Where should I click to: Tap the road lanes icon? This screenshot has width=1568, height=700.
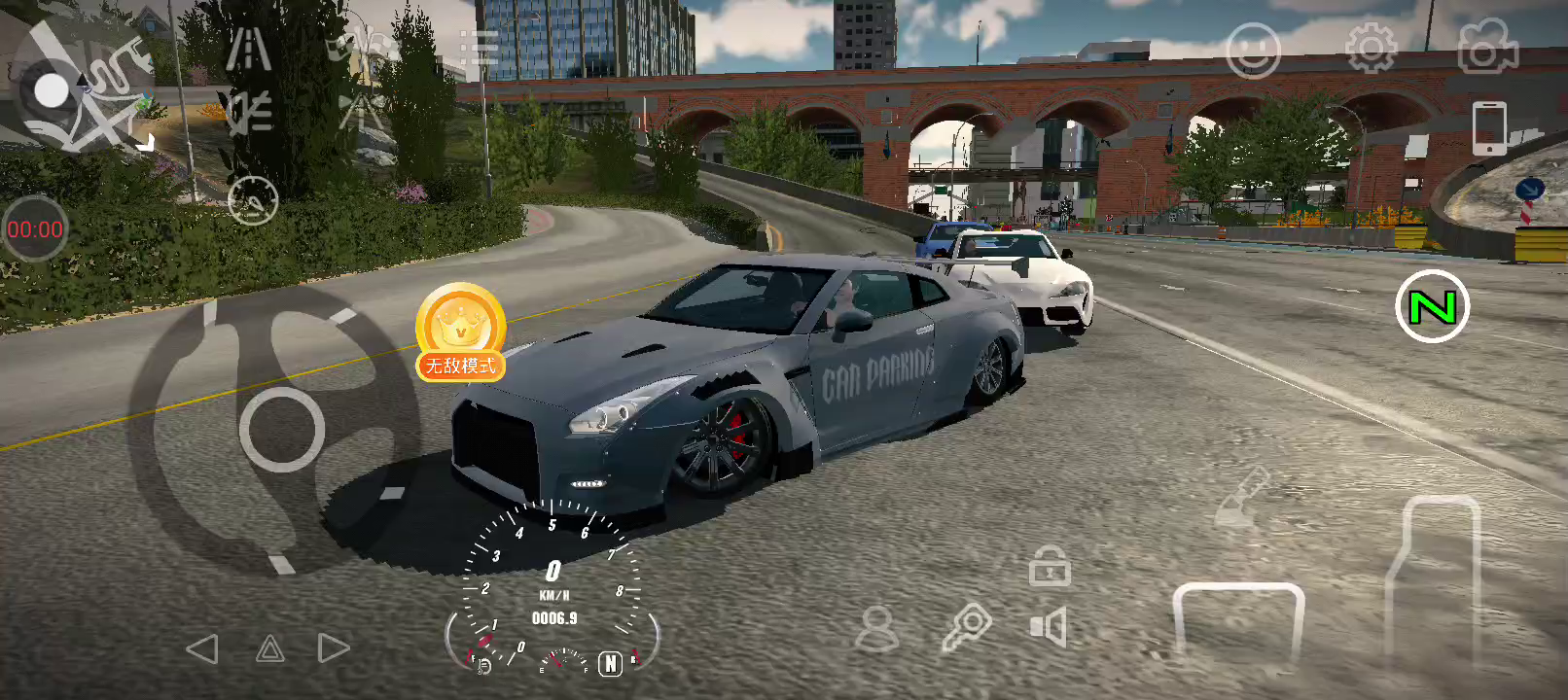249,49
